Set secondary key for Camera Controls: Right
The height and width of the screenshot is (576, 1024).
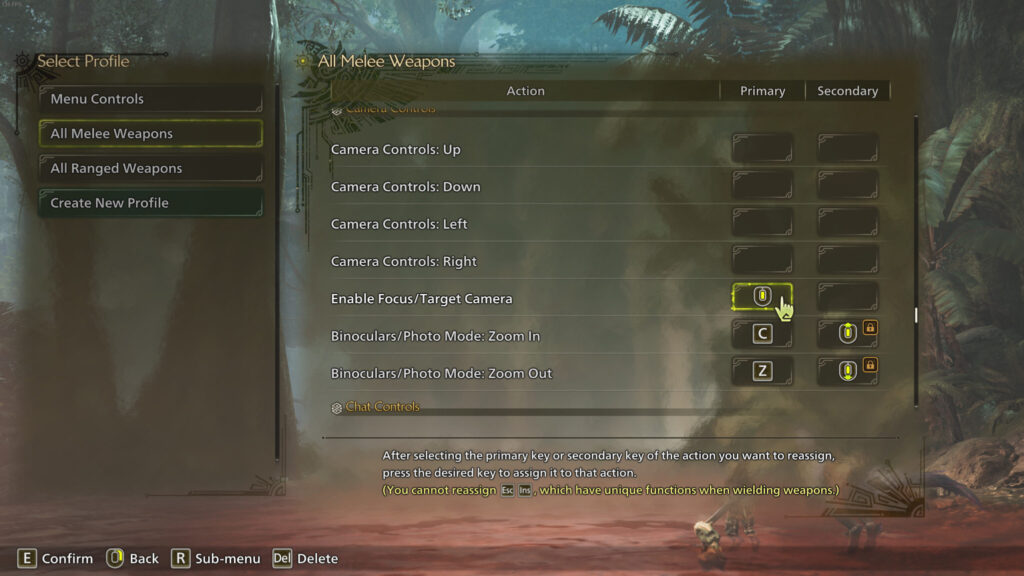(847, 261)
